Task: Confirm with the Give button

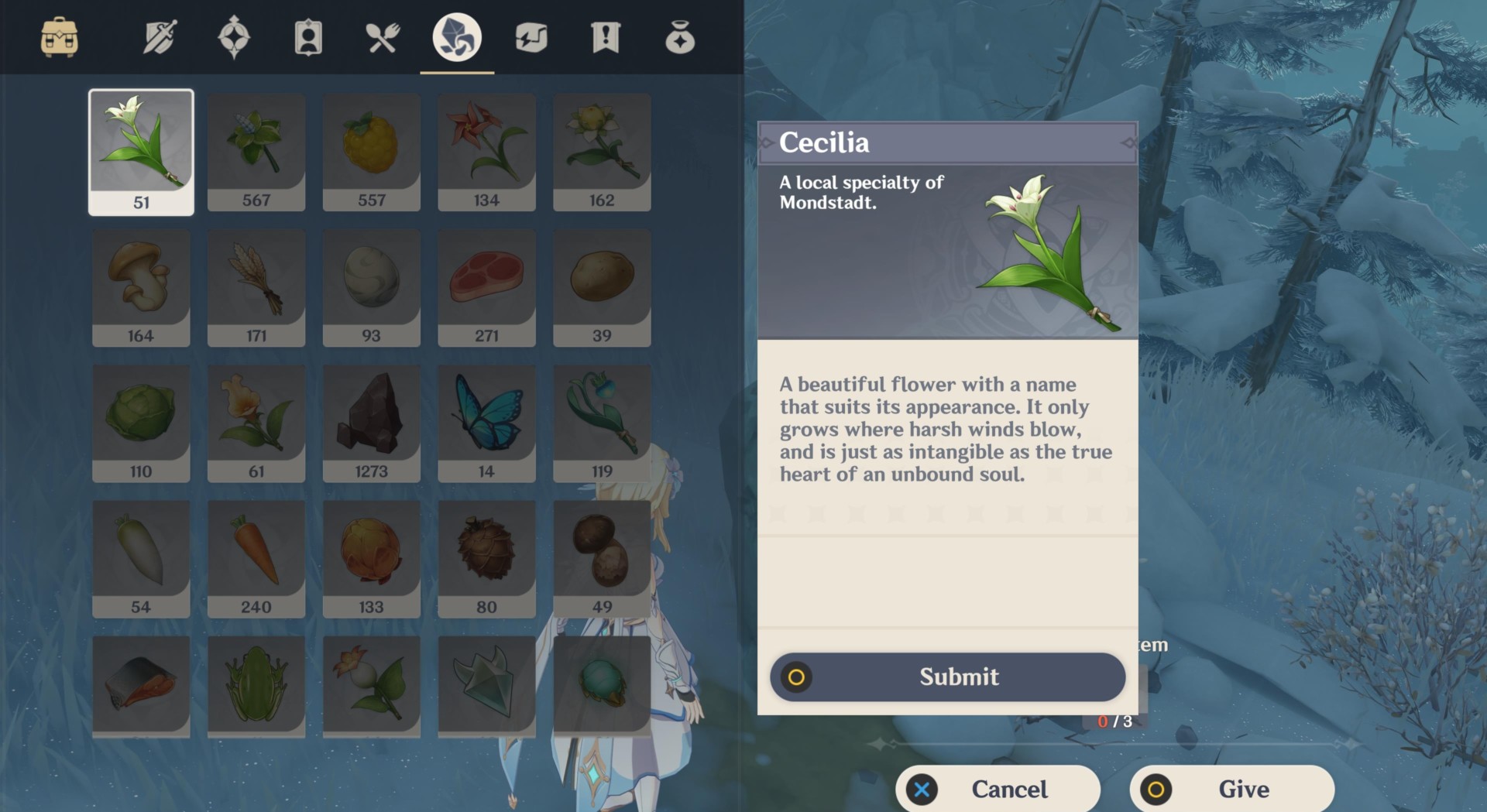Action: pyautogui.click(x=1231, y=789)
